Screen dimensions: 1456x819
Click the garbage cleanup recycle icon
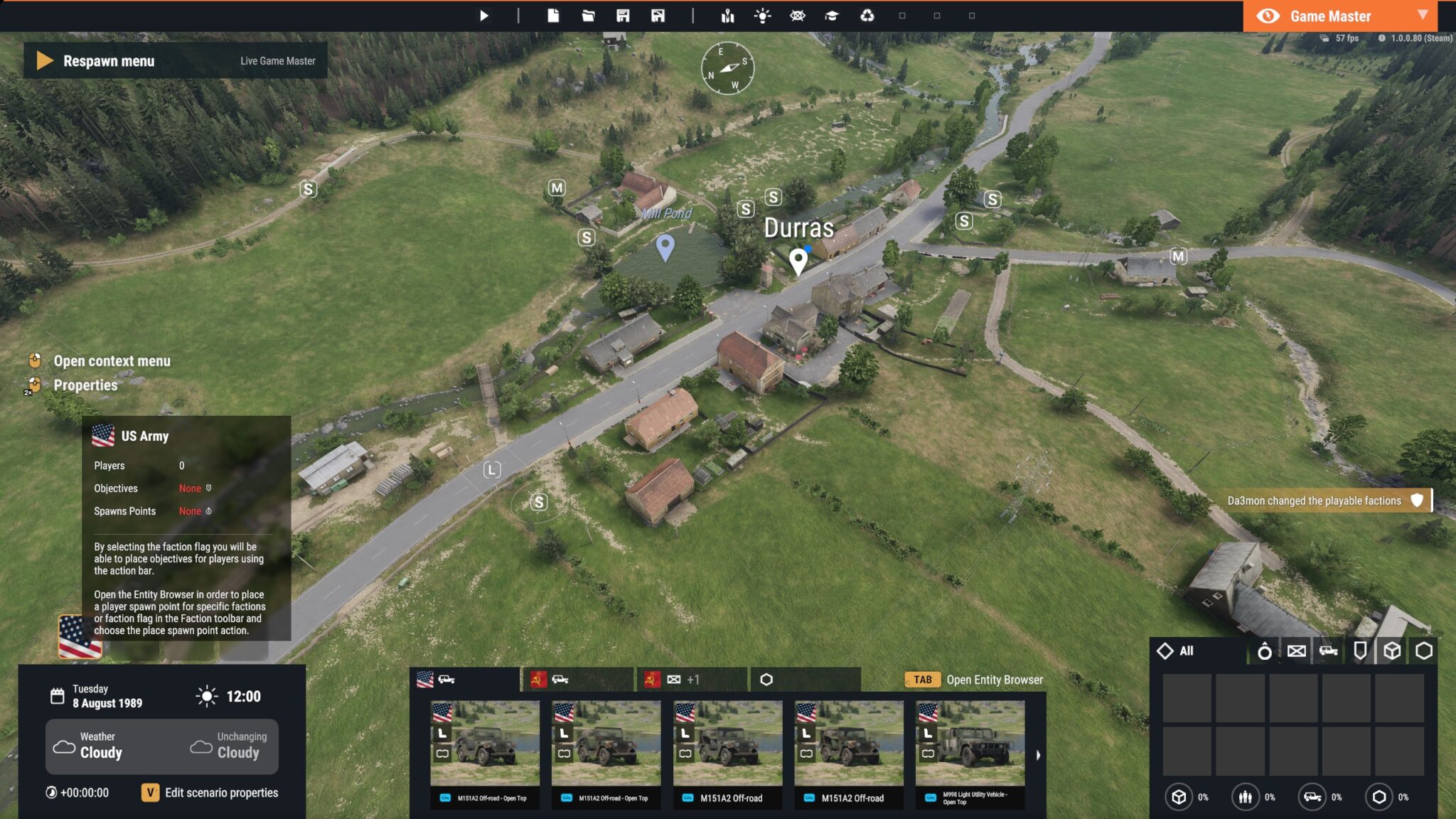867,15
